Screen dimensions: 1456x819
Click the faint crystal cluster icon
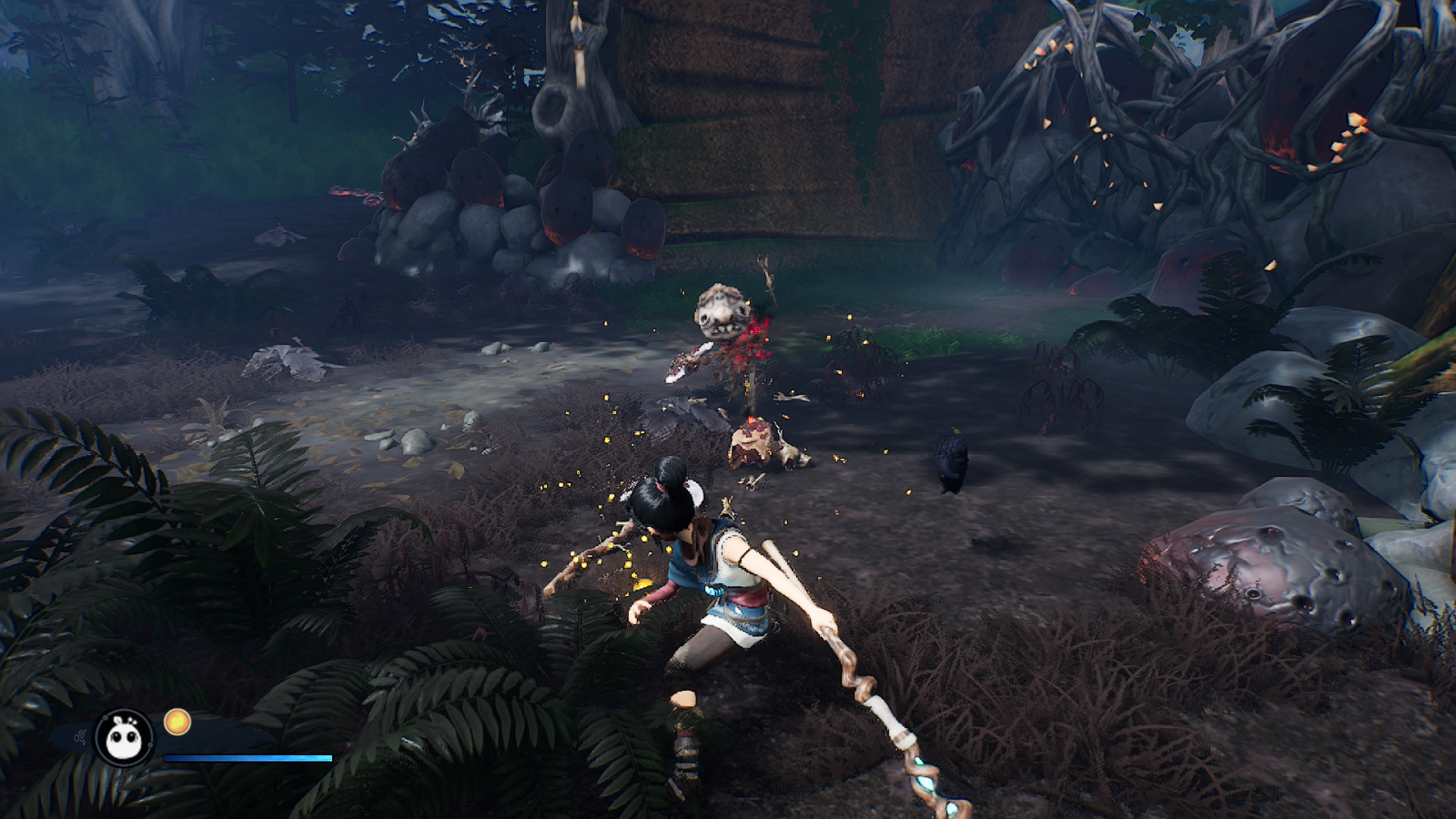pyautogui.click(x=79, y=736)
